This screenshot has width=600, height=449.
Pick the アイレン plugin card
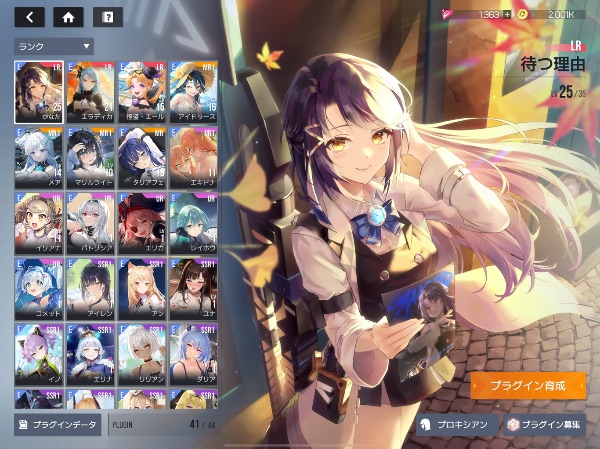pos(91,287)
